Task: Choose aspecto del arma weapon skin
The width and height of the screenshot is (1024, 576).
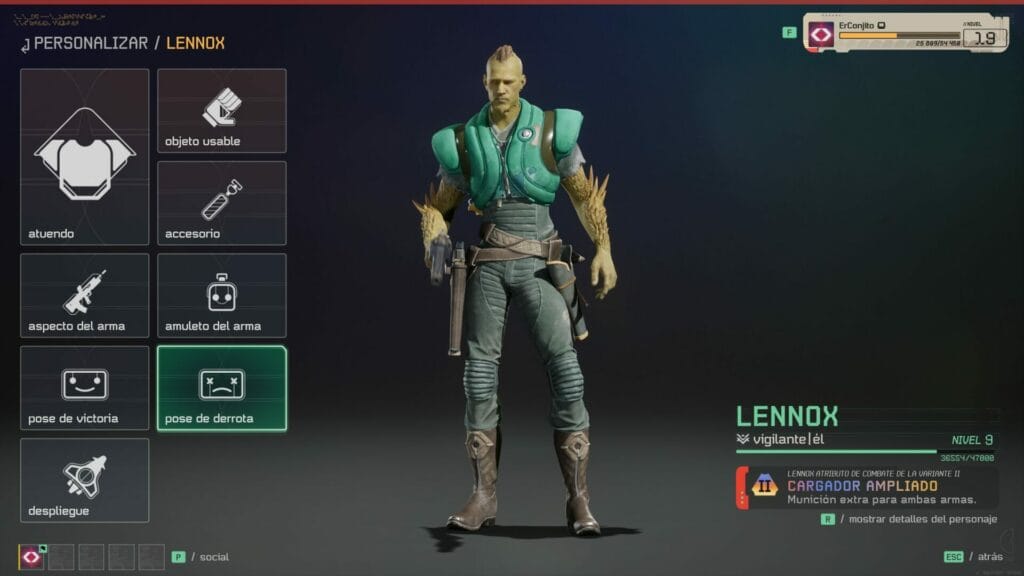Action: pyautogui.click(x=85, y=295)
